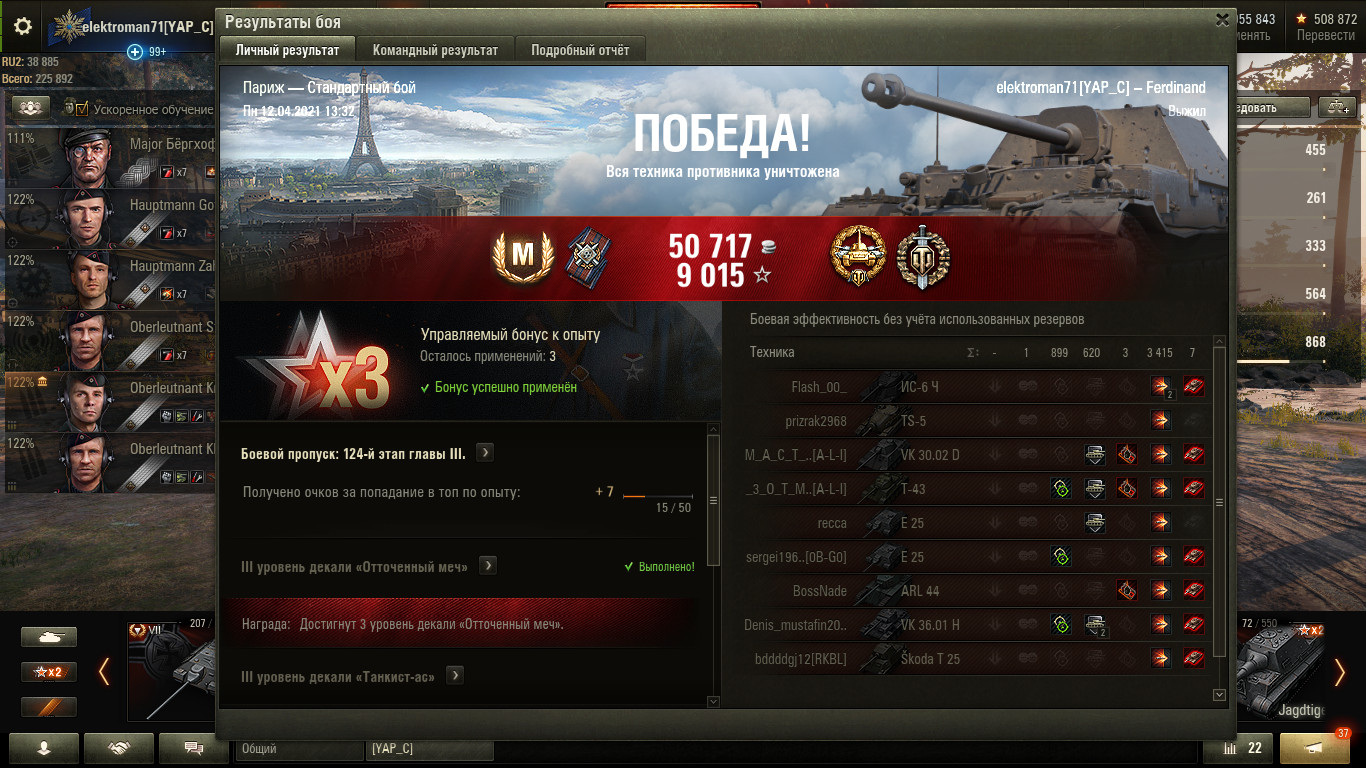
Task: Open the settings gear menu
Action: 23,26
